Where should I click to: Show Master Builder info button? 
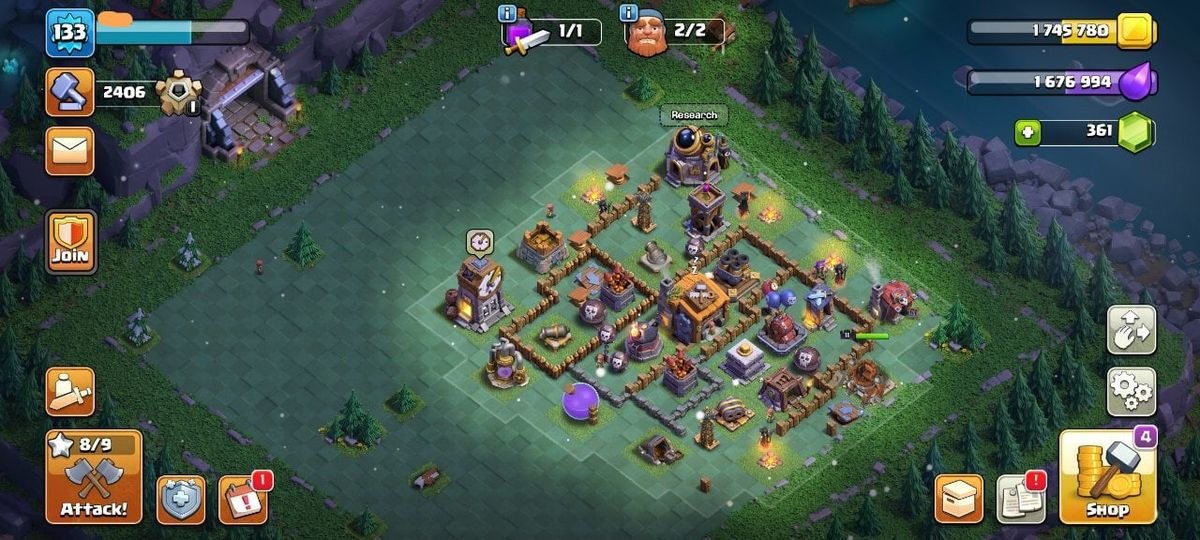click(629, 13)
